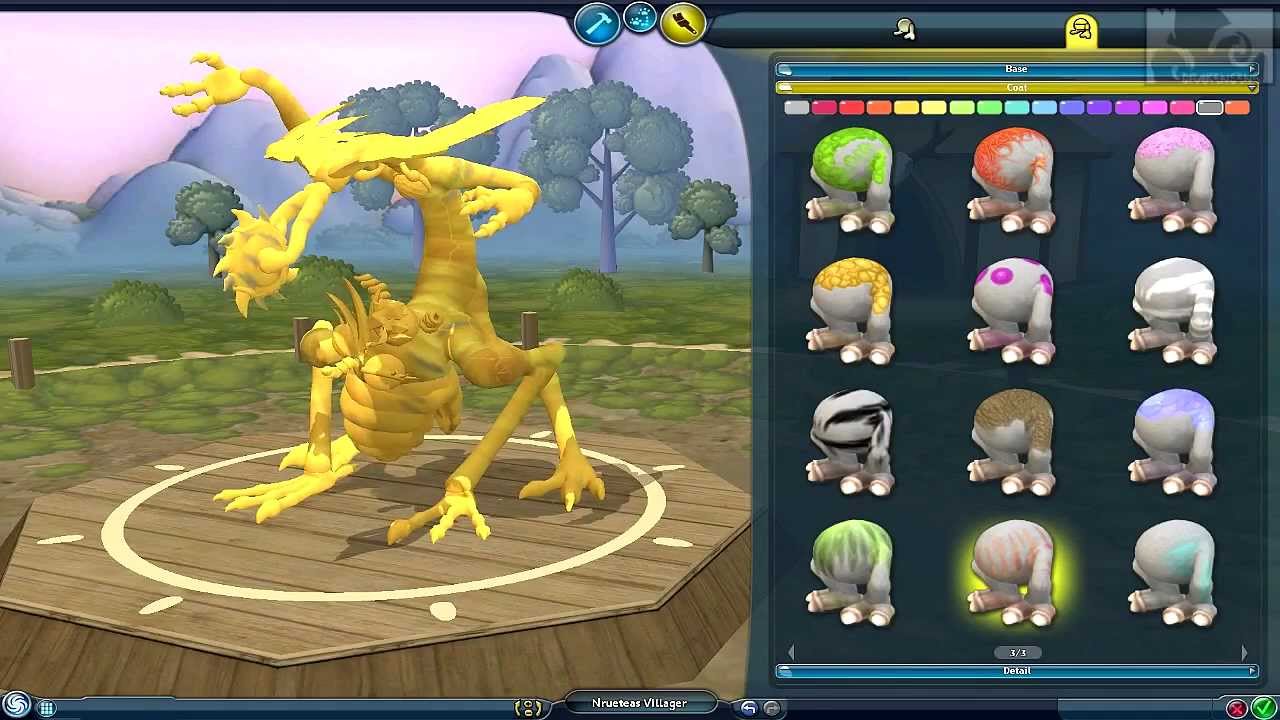Choose the black zebra stripe coat pattern

[x=851, y=441]
